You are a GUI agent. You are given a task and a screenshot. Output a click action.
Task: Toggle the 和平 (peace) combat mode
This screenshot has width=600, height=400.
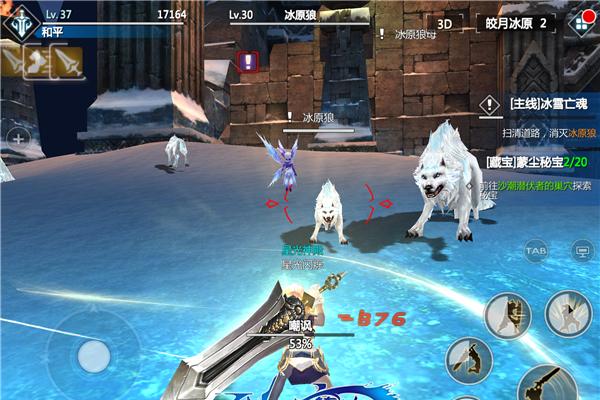[52, 31]
